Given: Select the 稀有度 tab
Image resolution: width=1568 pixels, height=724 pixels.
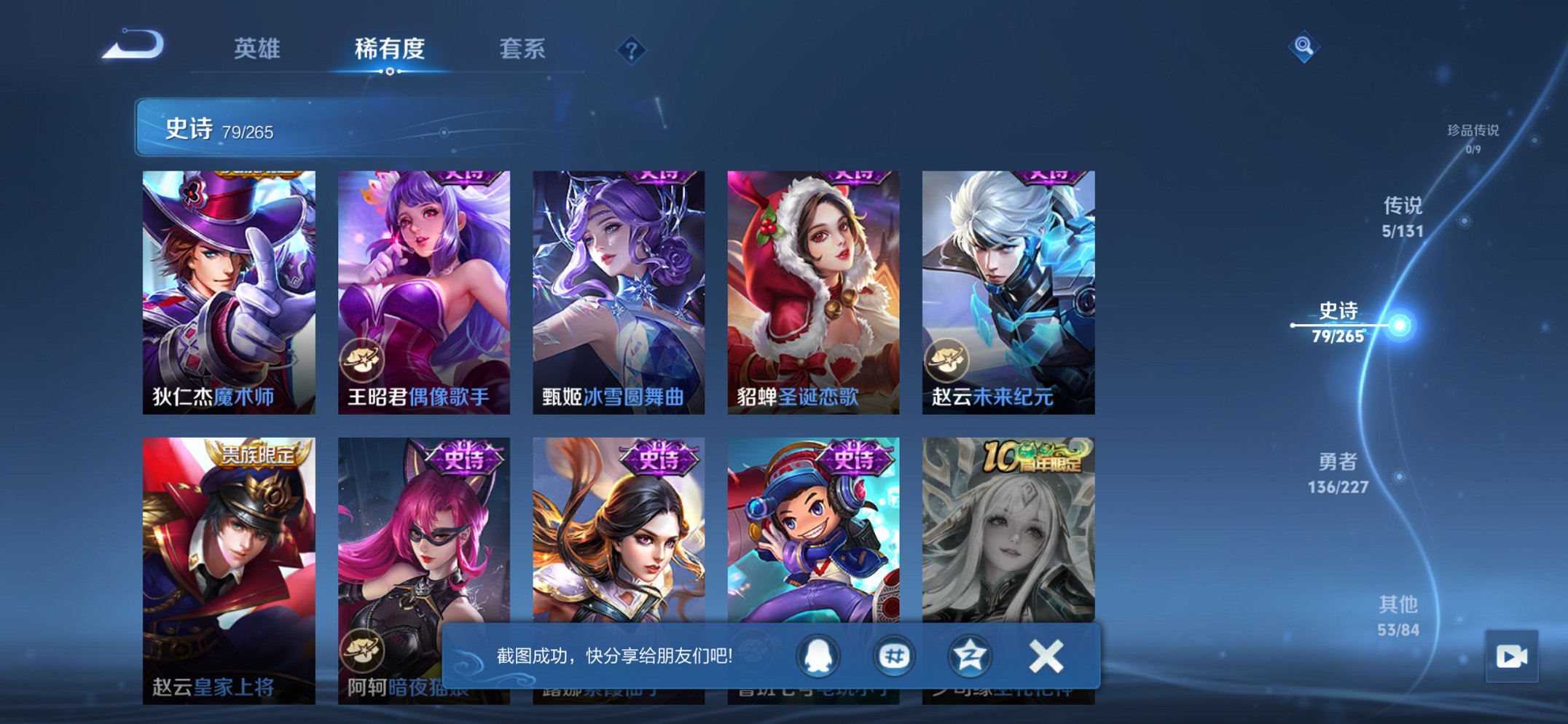Looking at the screenshot, I should [x=390, y=50].
